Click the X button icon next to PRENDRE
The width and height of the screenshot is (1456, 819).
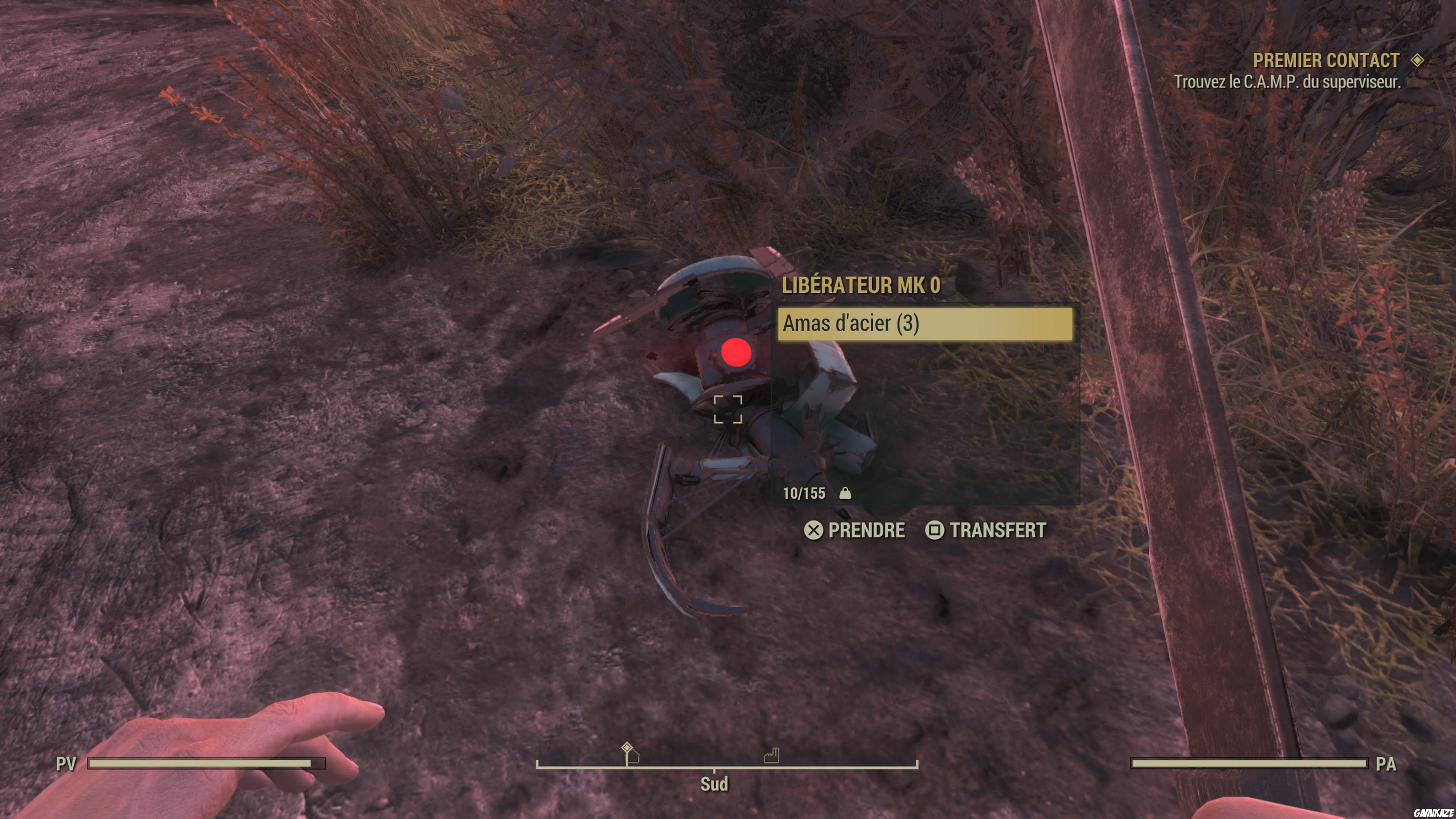[x=814, y=530]
